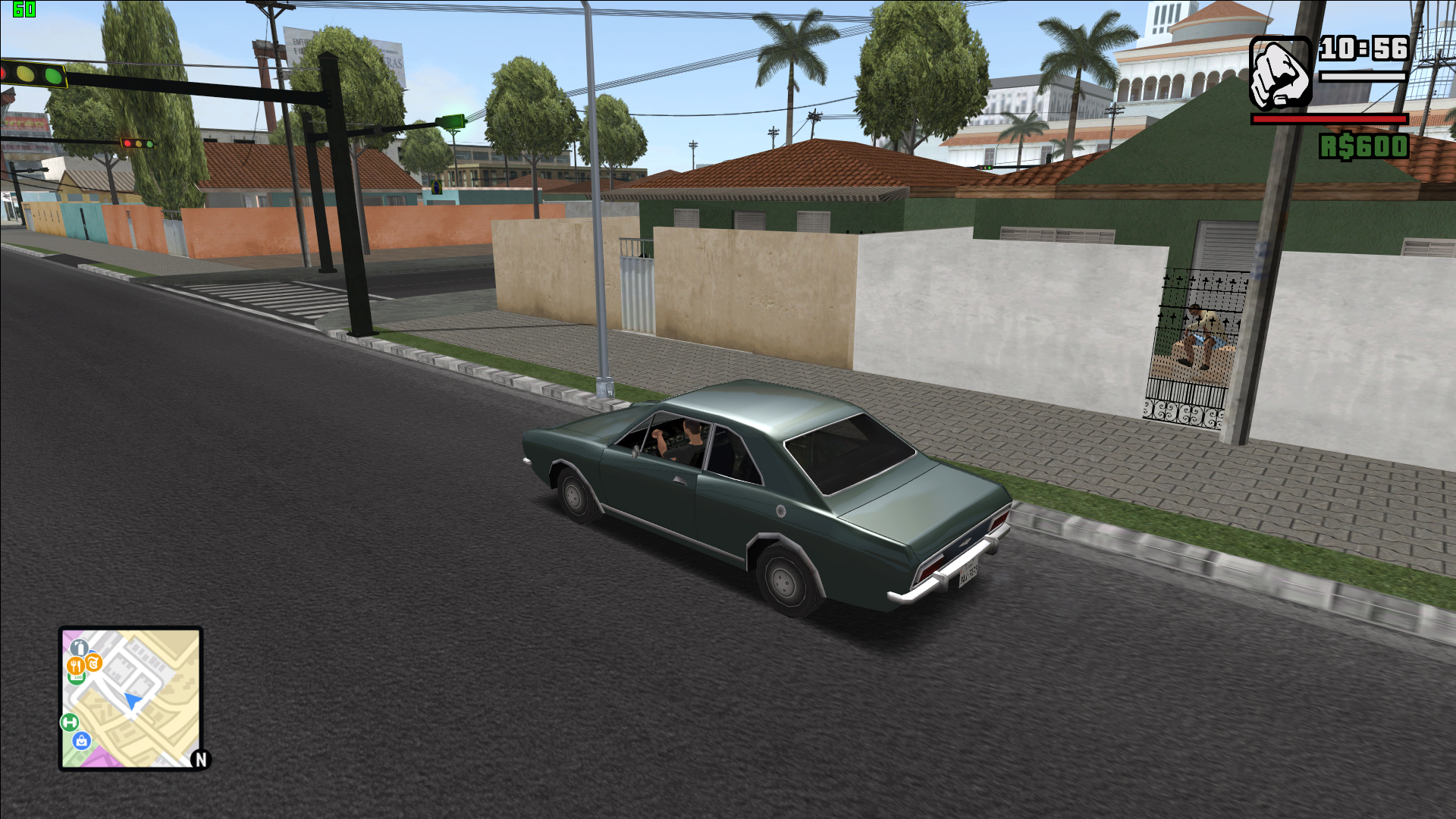Select the blue player arrow on the minimap
Screen dimensions: 1456x819
click(133, 700)
